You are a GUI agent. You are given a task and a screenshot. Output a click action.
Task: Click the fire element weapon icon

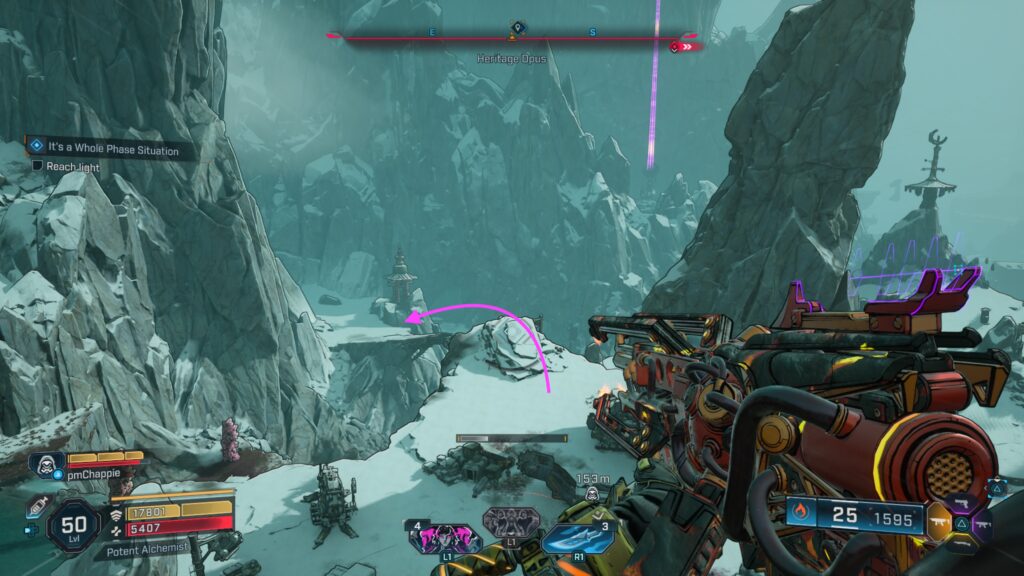[x=801, y=514]
